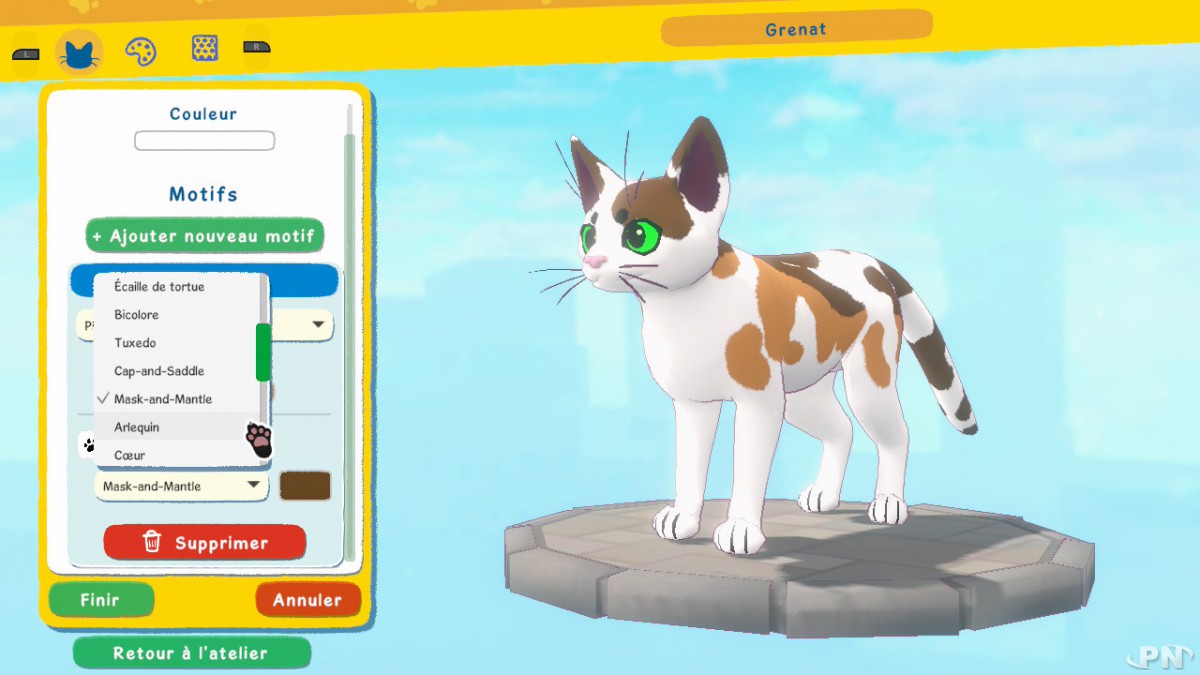Confirm with the Finir button
Screen dimensions: 1200x675
[101, 600]
